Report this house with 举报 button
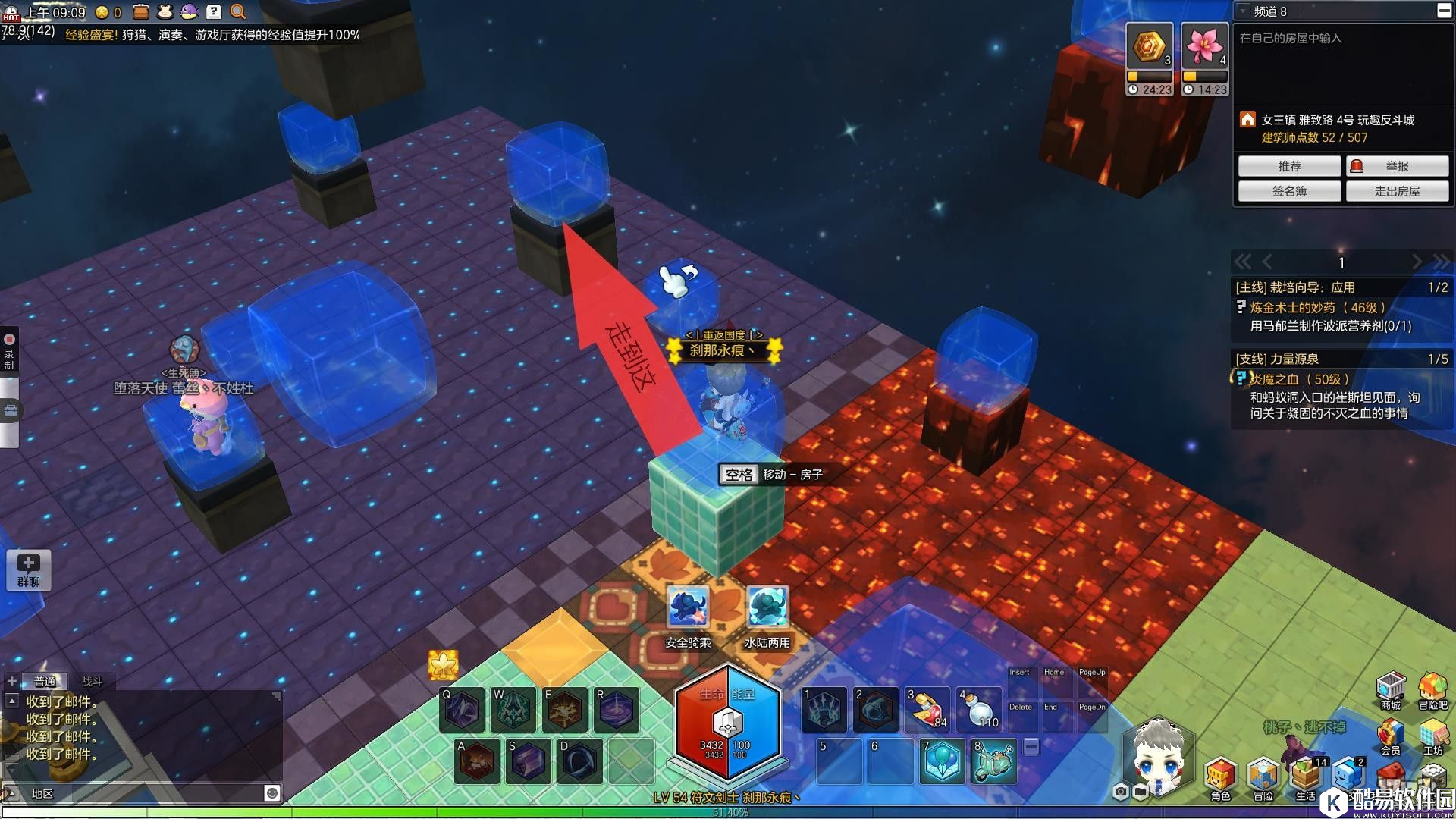 pos(1397,166)
